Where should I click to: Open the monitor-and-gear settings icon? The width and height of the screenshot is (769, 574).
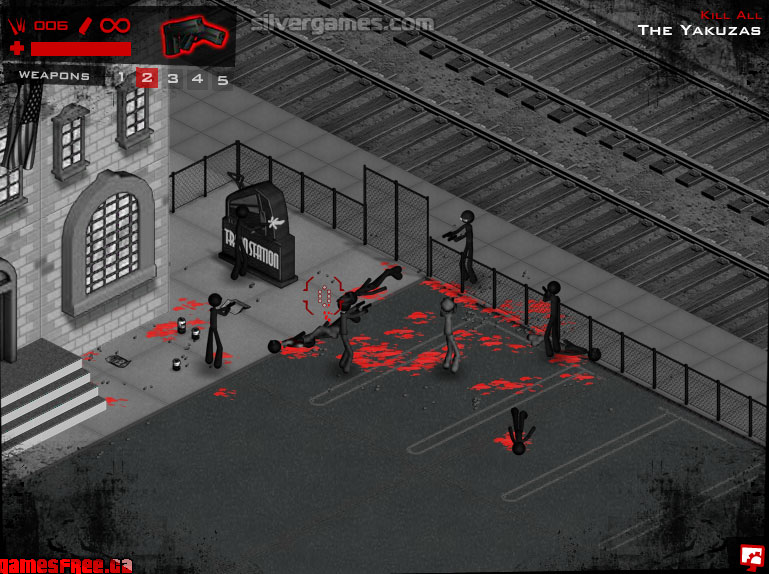751,555
